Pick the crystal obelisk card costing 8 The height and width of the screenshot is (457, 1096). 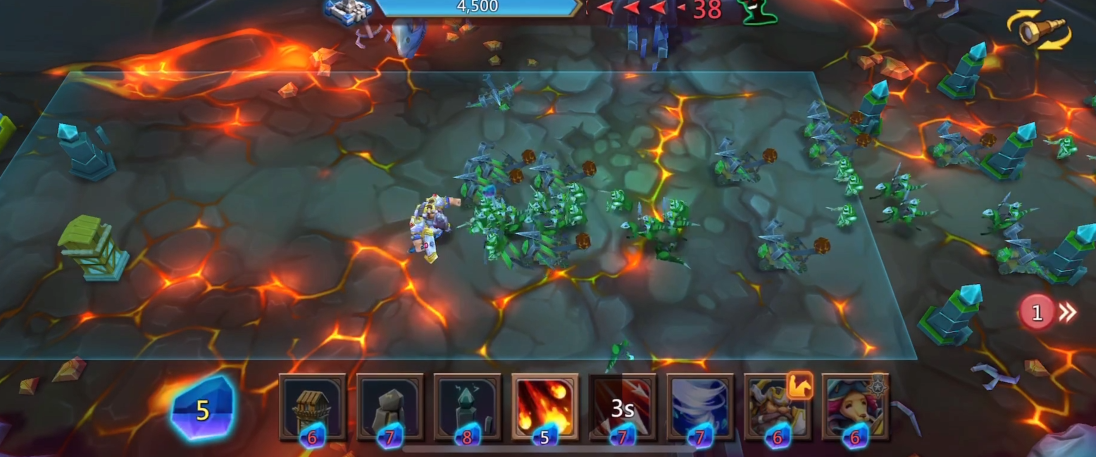pyautogui.click(x=467, y=407)
